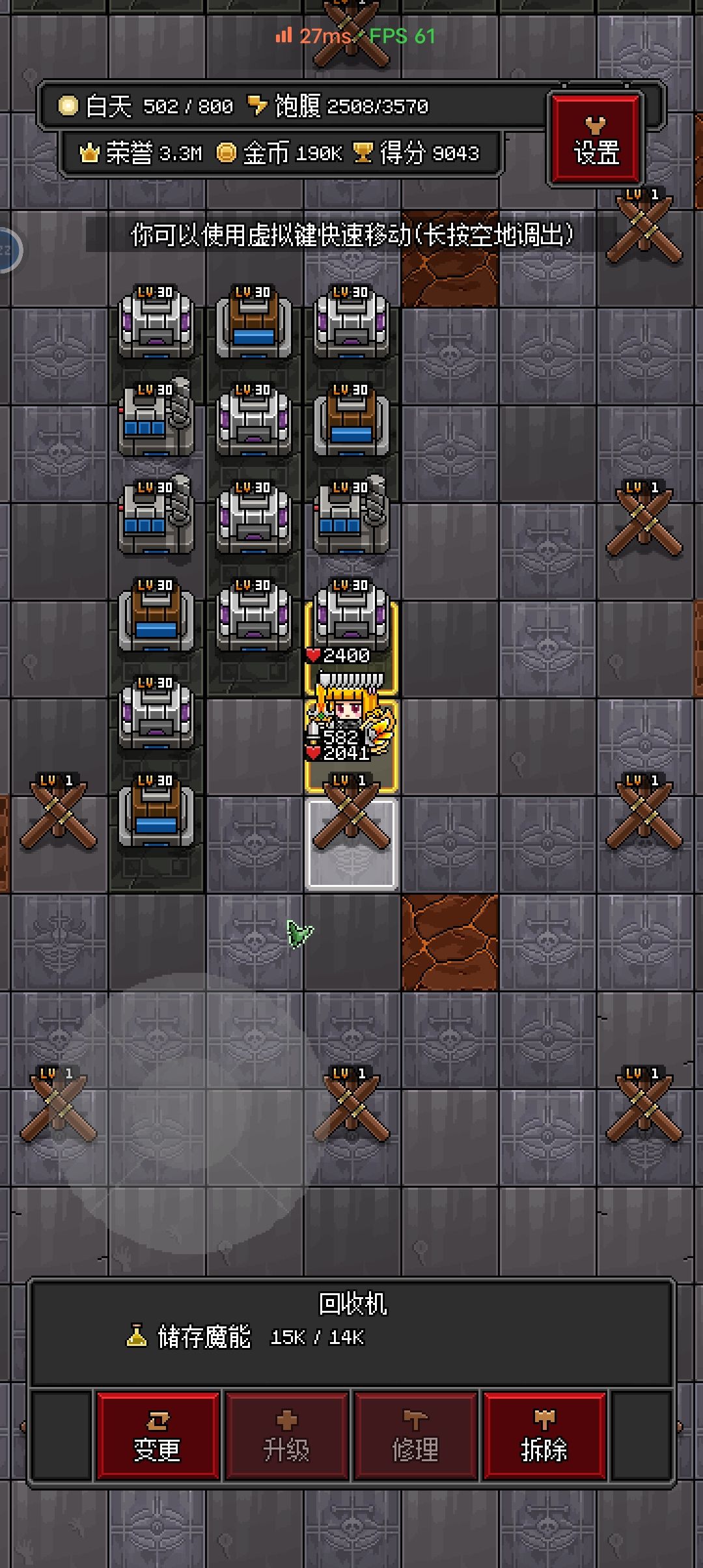Tap the floating bubble at left edge

8,250
